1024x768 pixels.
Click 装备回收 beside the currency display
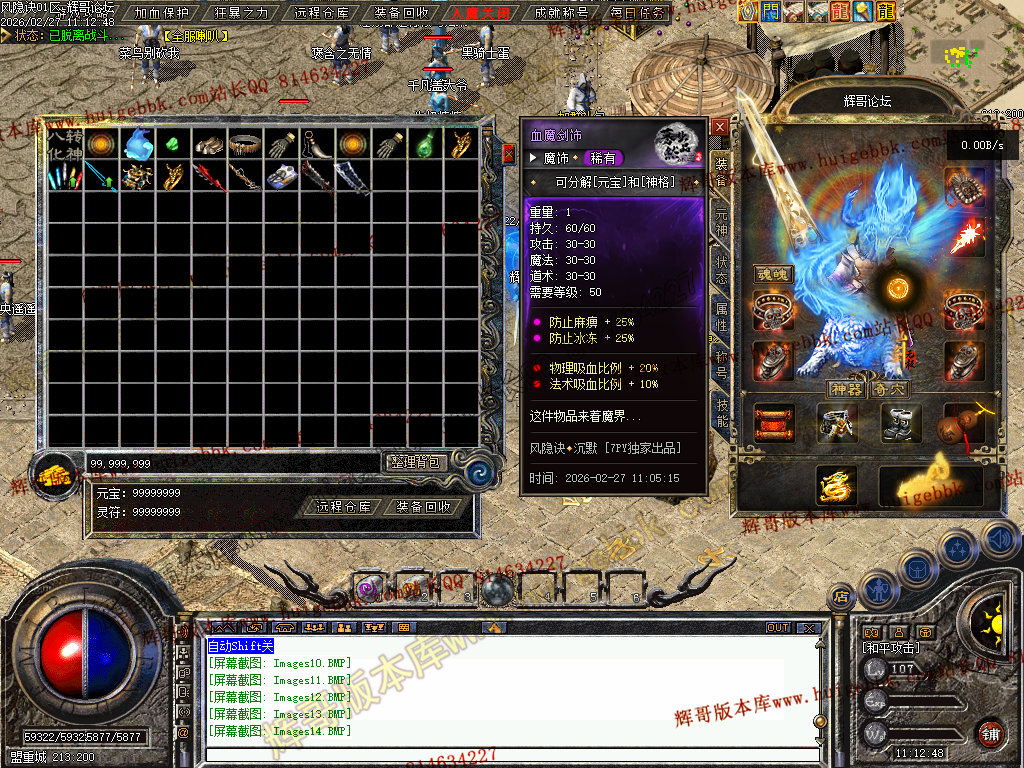click(x=423, y=507)
